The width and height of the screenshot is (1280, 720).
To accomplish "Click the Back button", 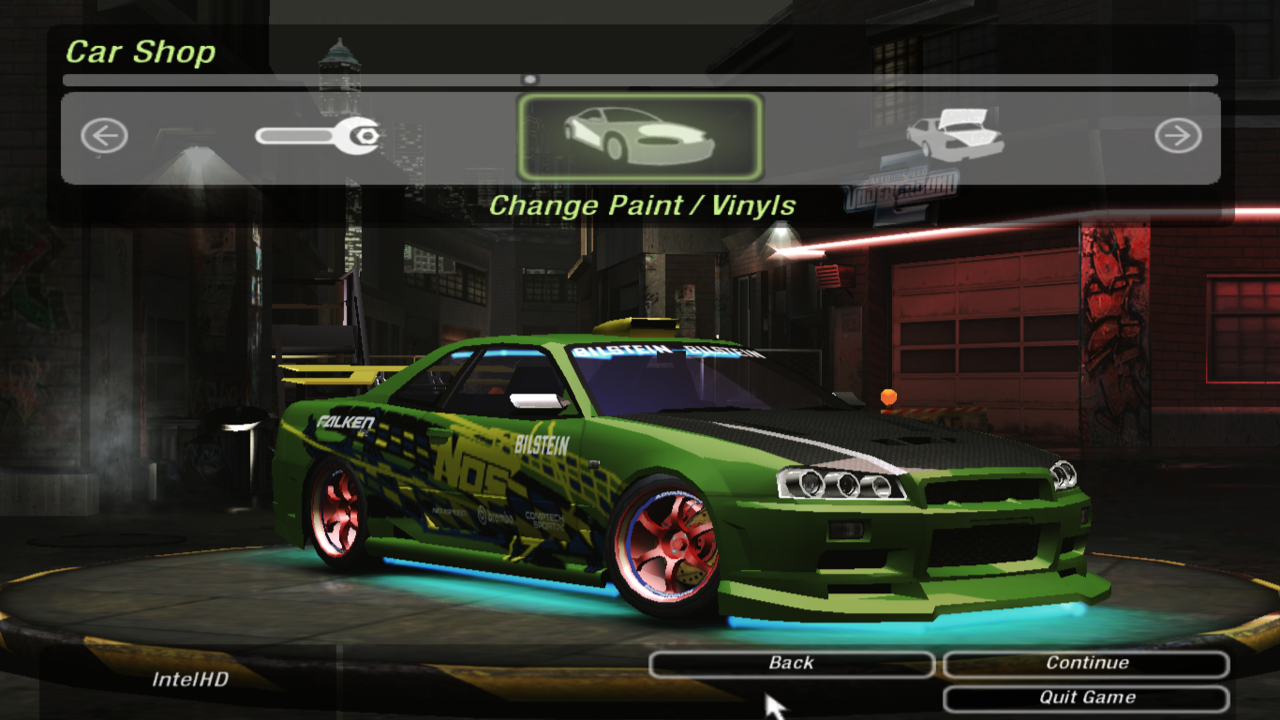I will pos(791,664).
